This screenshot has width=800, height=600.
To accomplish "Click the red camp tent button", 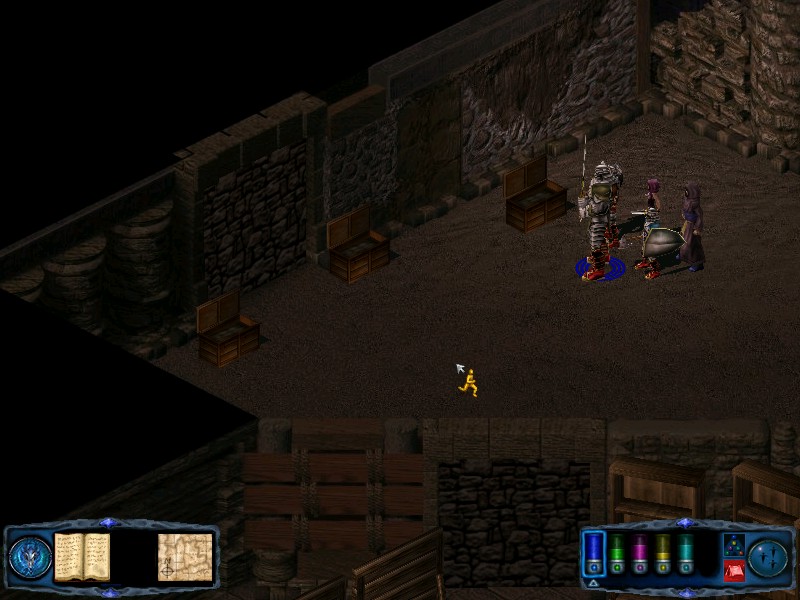I will tap(732, 571).
